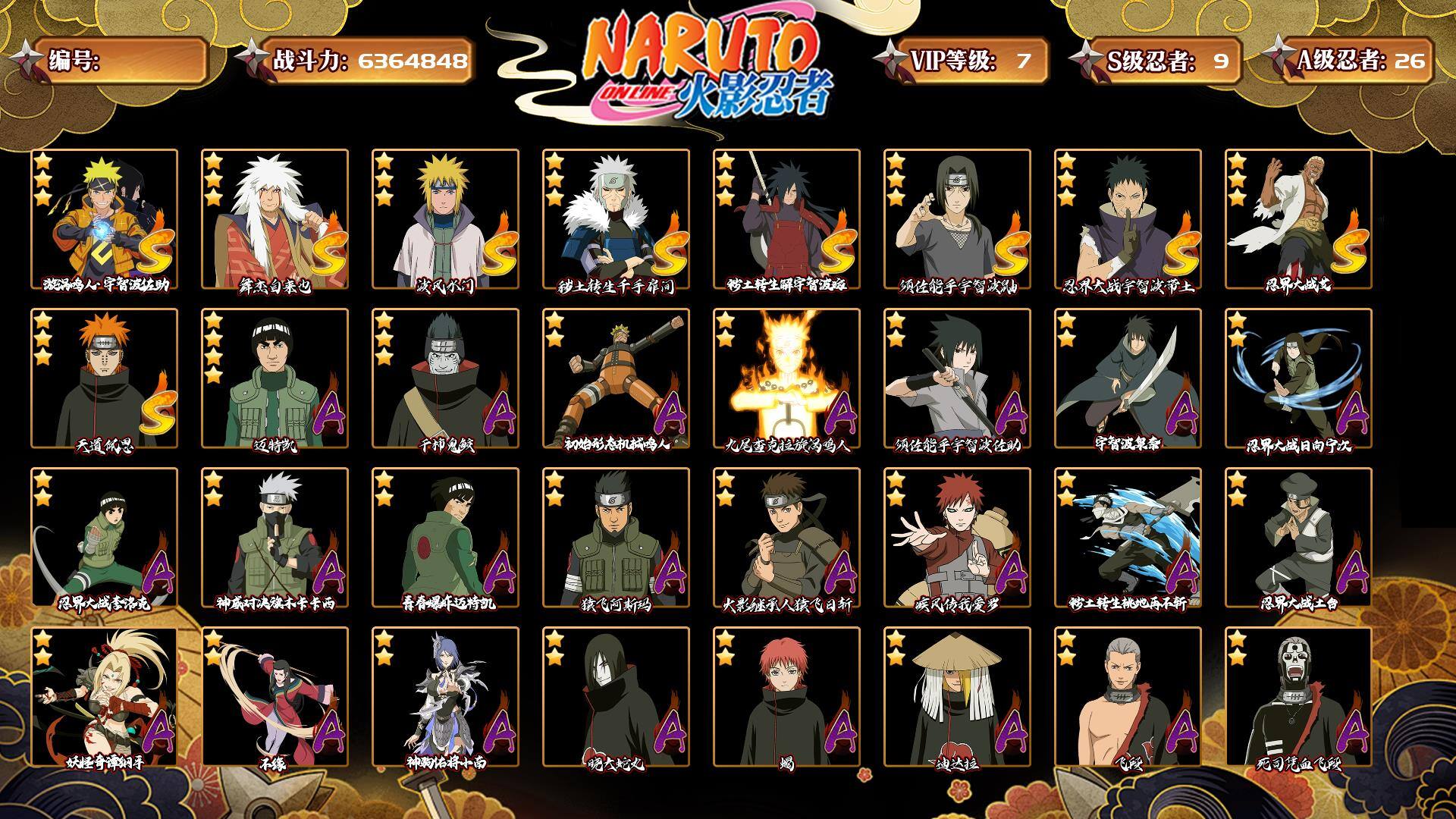Screen dimensions: 1456x819
Task: Select the Jiraiya S-rank ninja card
Action: 275,219
